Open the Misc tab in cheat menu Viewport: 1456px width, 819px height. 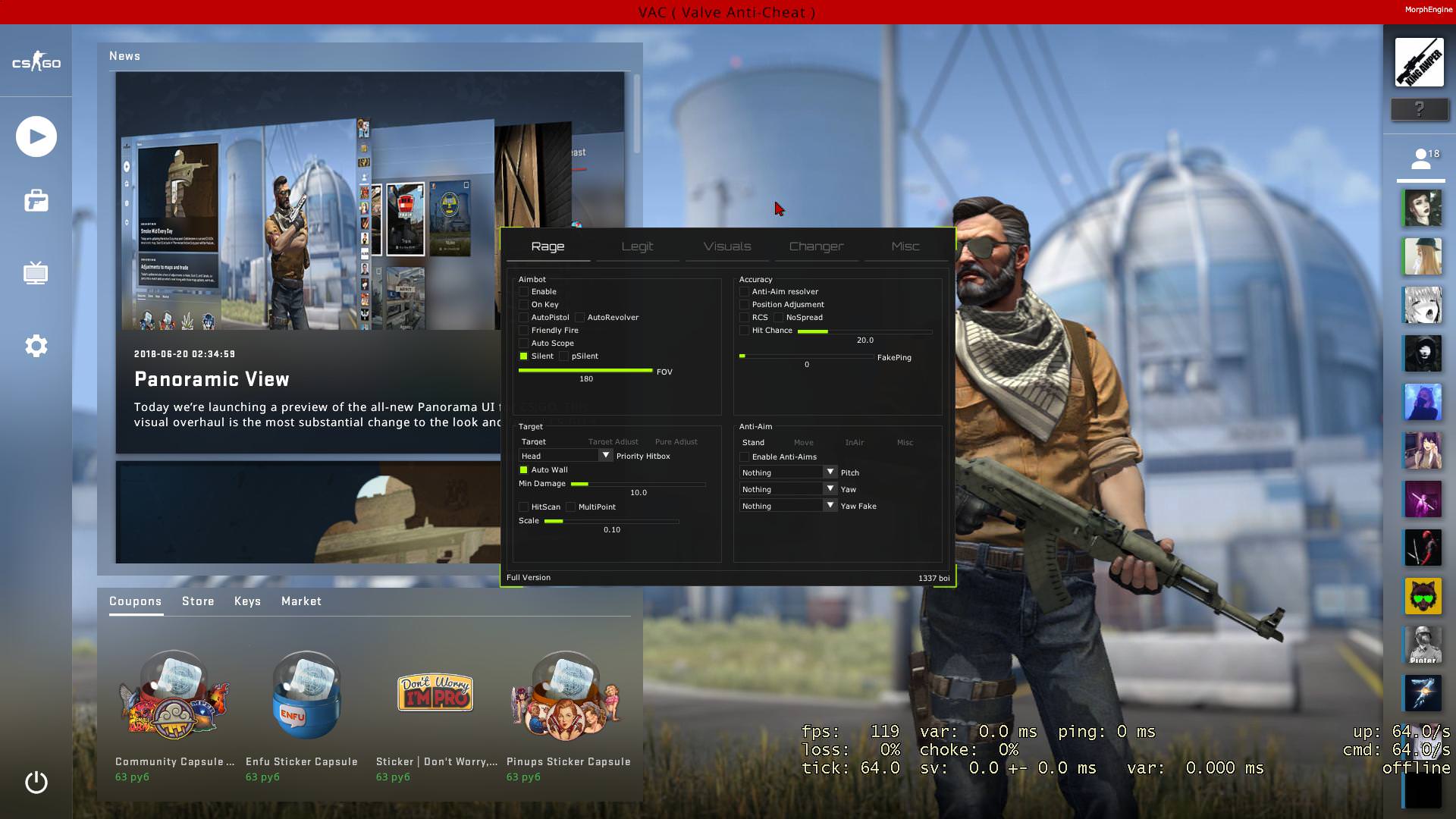[905, 246]
